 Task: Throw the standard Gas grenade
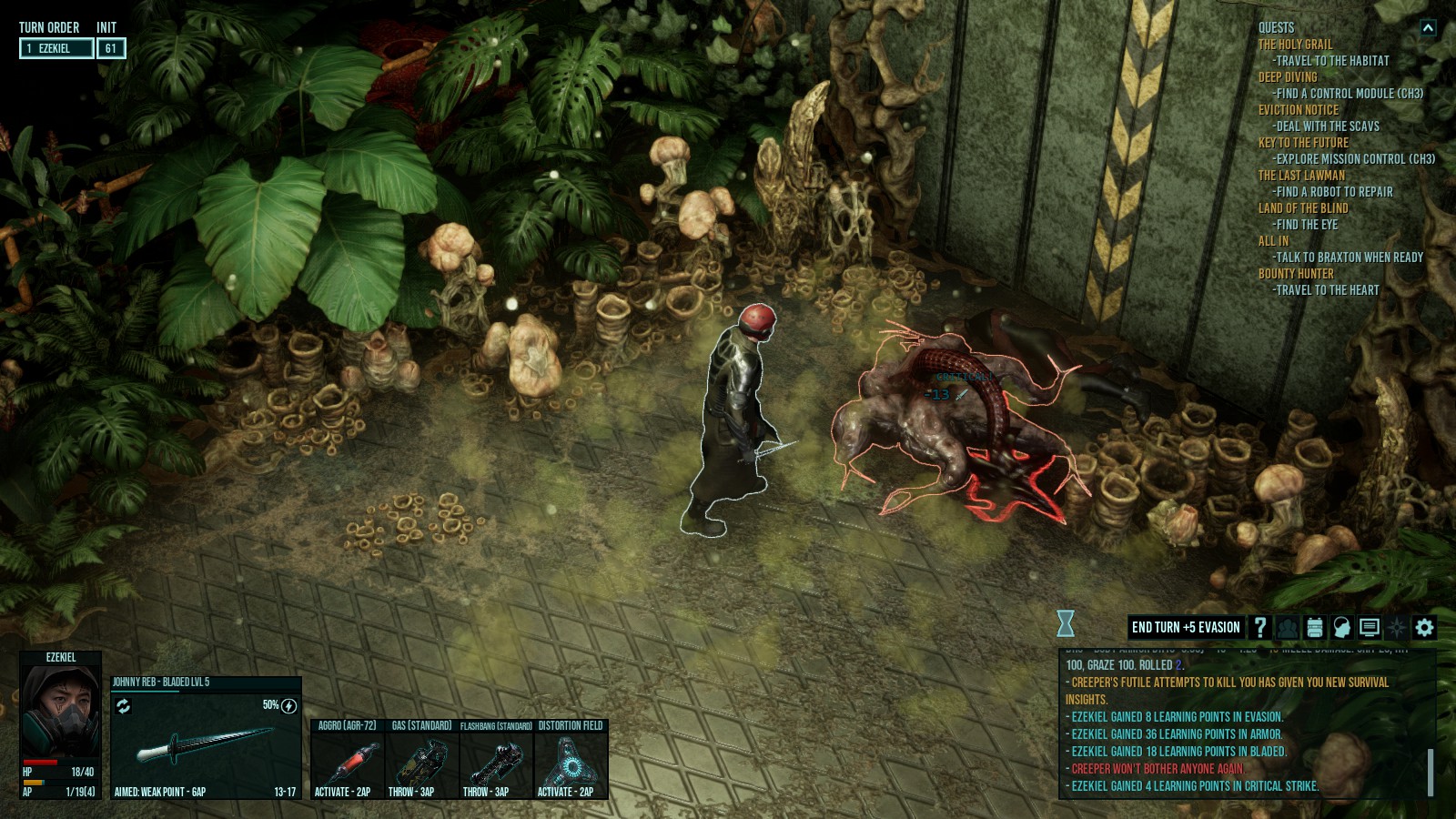421,759
